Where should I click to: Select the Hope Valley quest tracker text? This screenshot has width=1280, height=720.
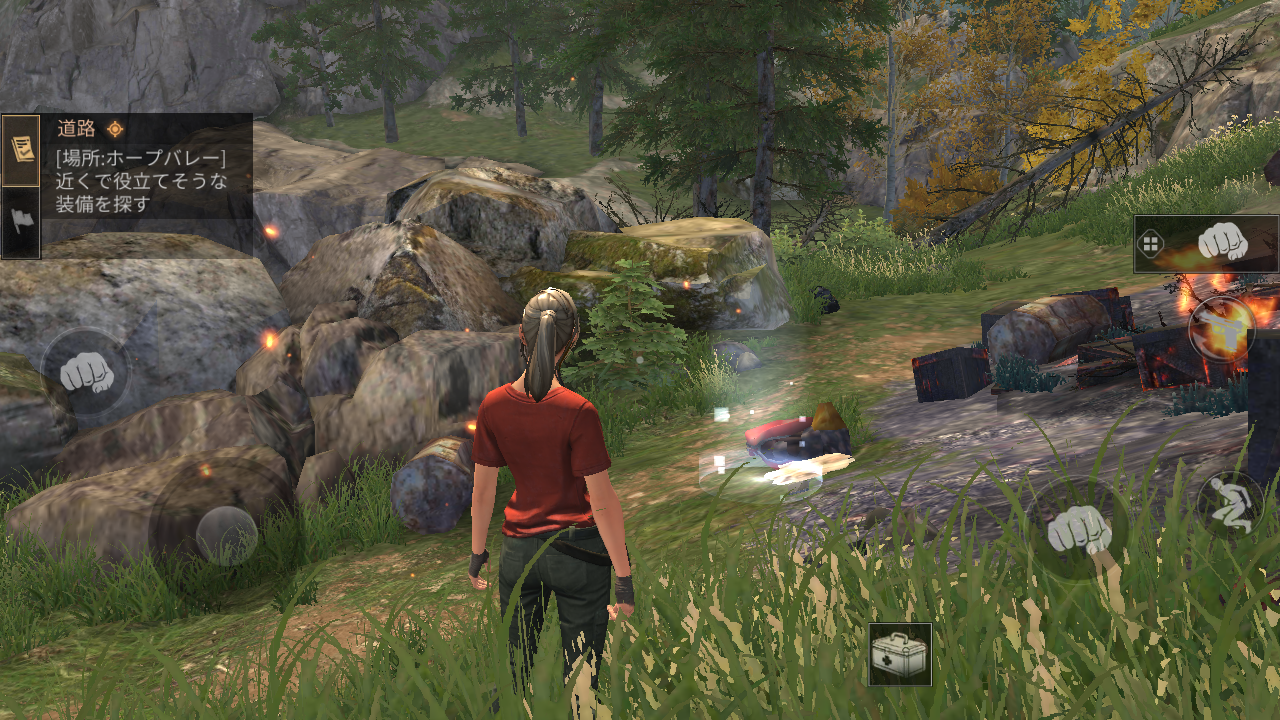tap(141, 180)
